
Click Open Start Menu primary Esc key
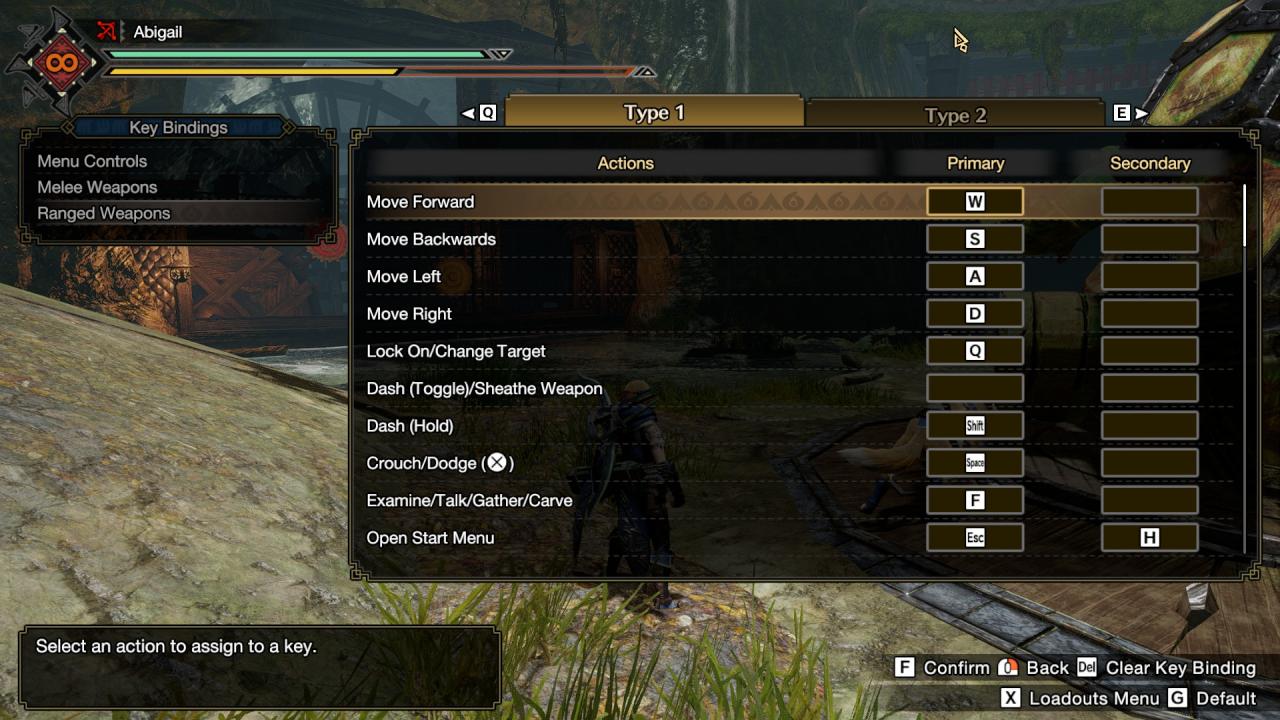click(975, 538)
